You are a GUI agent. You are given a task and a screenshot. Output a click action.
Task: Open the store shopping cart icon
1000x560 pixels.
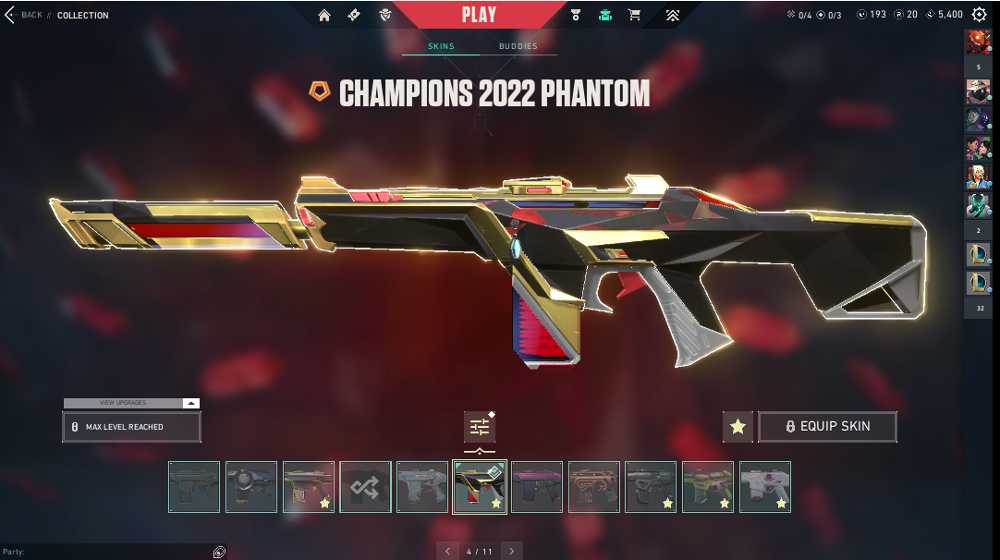[634, 16]
